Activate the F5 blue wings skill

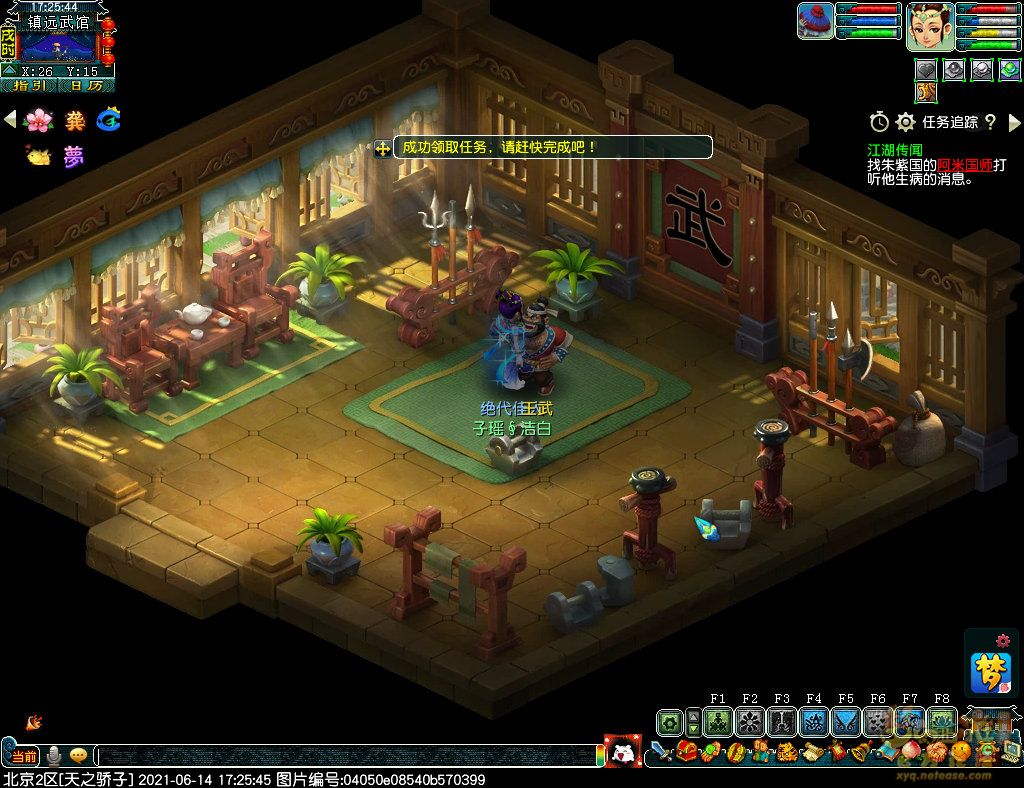tap(845, 722)
